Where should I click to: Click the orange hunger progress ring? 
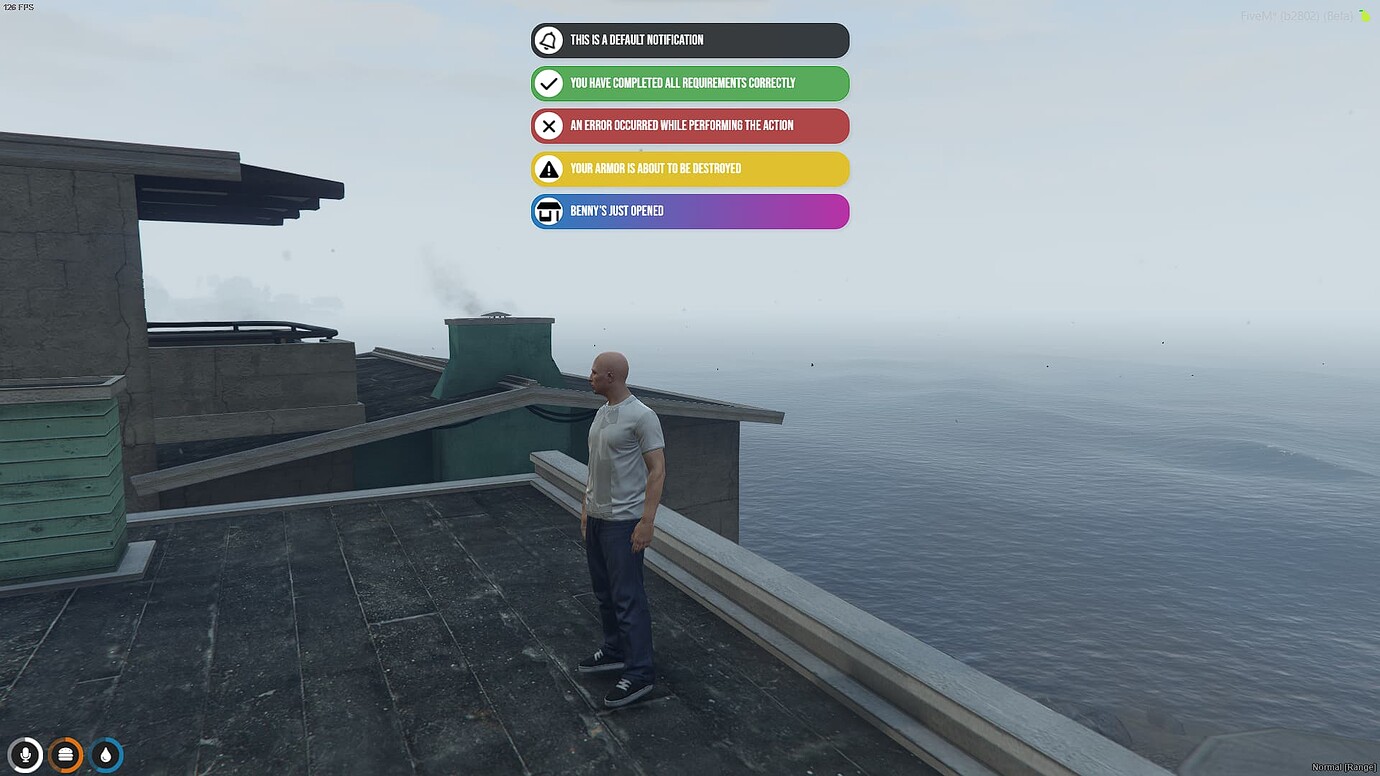coord(65,755)
